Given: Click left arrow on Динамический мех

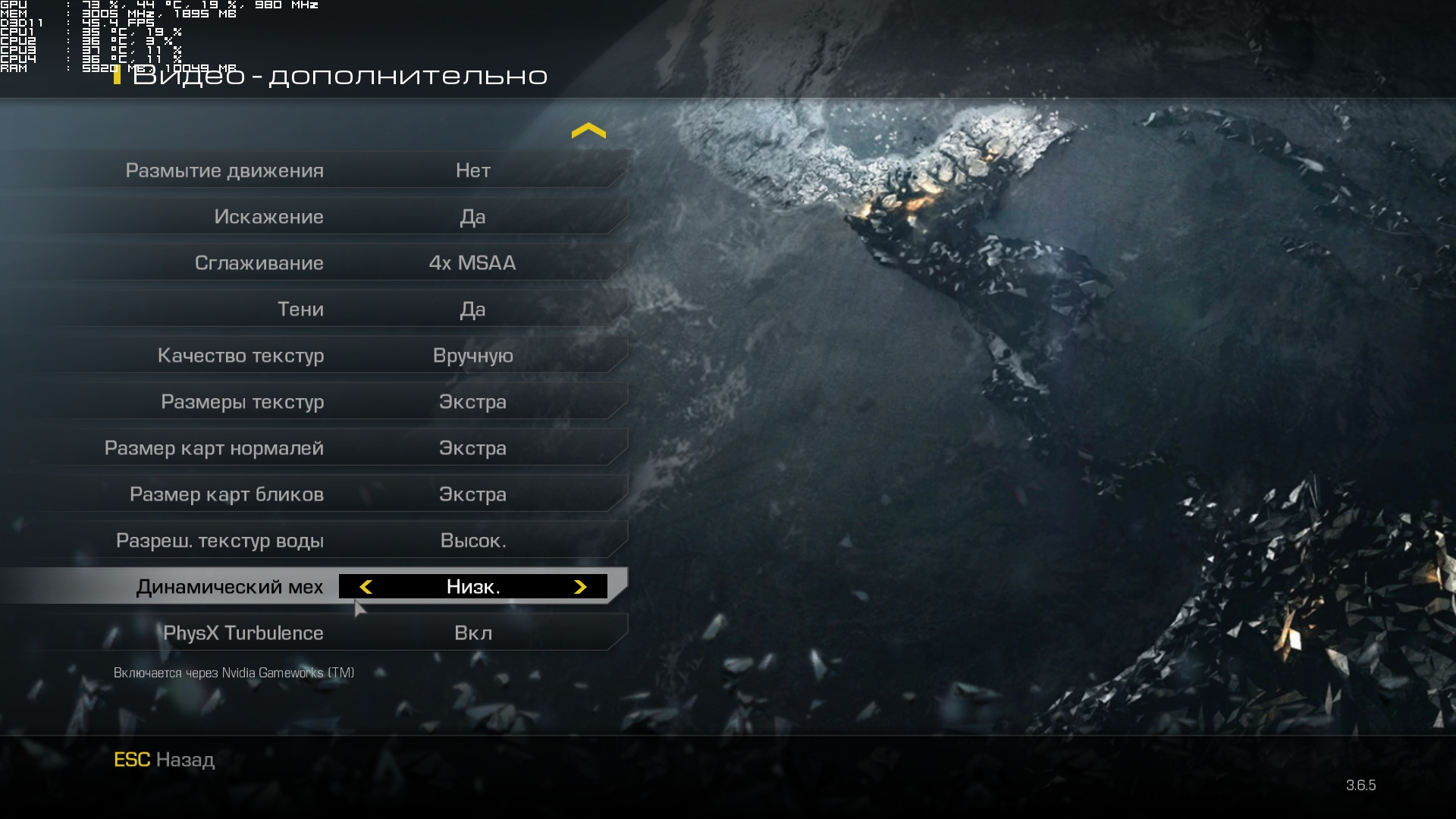Looking at the screenshot, I should (366, 587).
